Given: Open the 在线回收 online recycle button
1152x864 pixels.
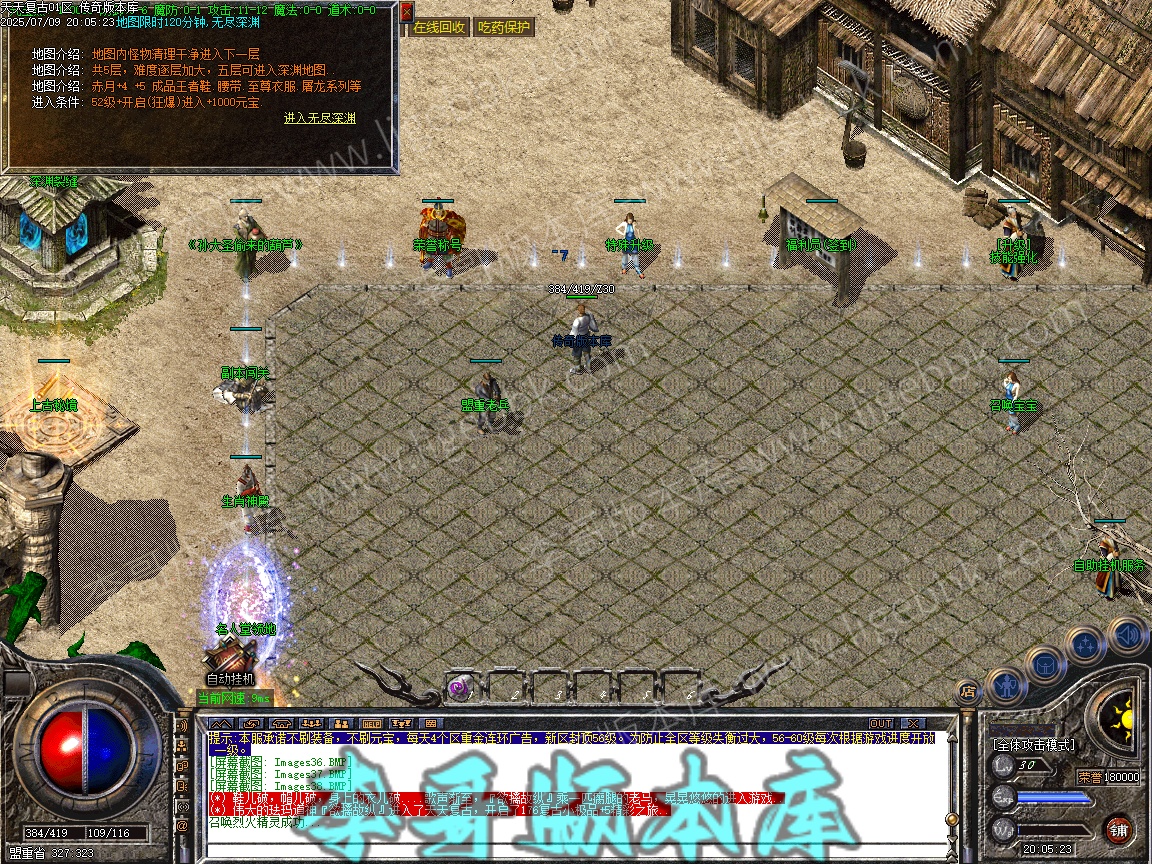Looking at the screenshot, I should [x=439, y=27].
